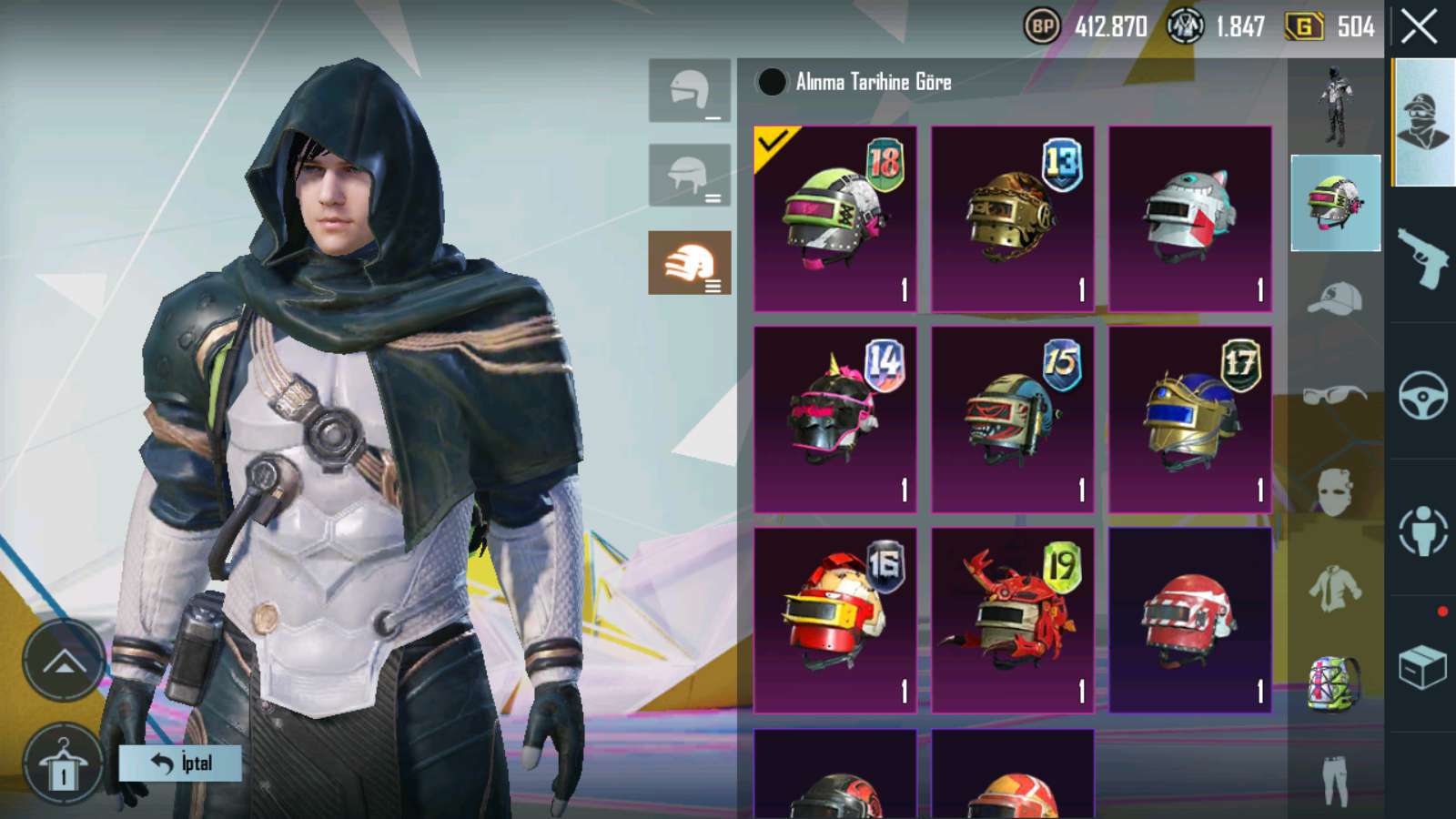Open the backpack equipment slot

1334,682
